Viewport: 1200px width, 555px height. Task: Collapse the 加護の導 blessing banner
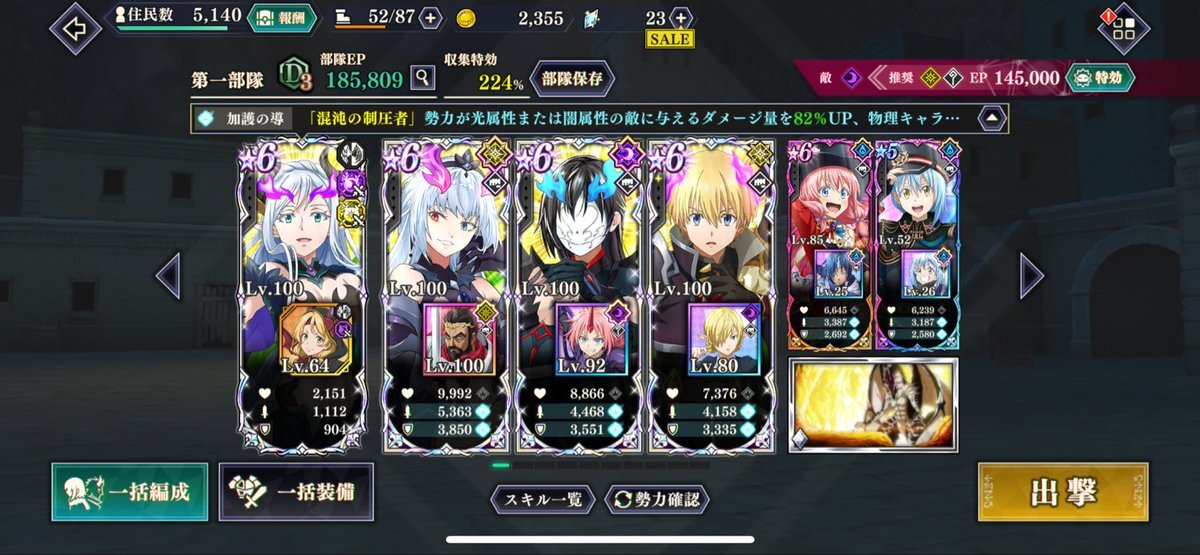991,117
